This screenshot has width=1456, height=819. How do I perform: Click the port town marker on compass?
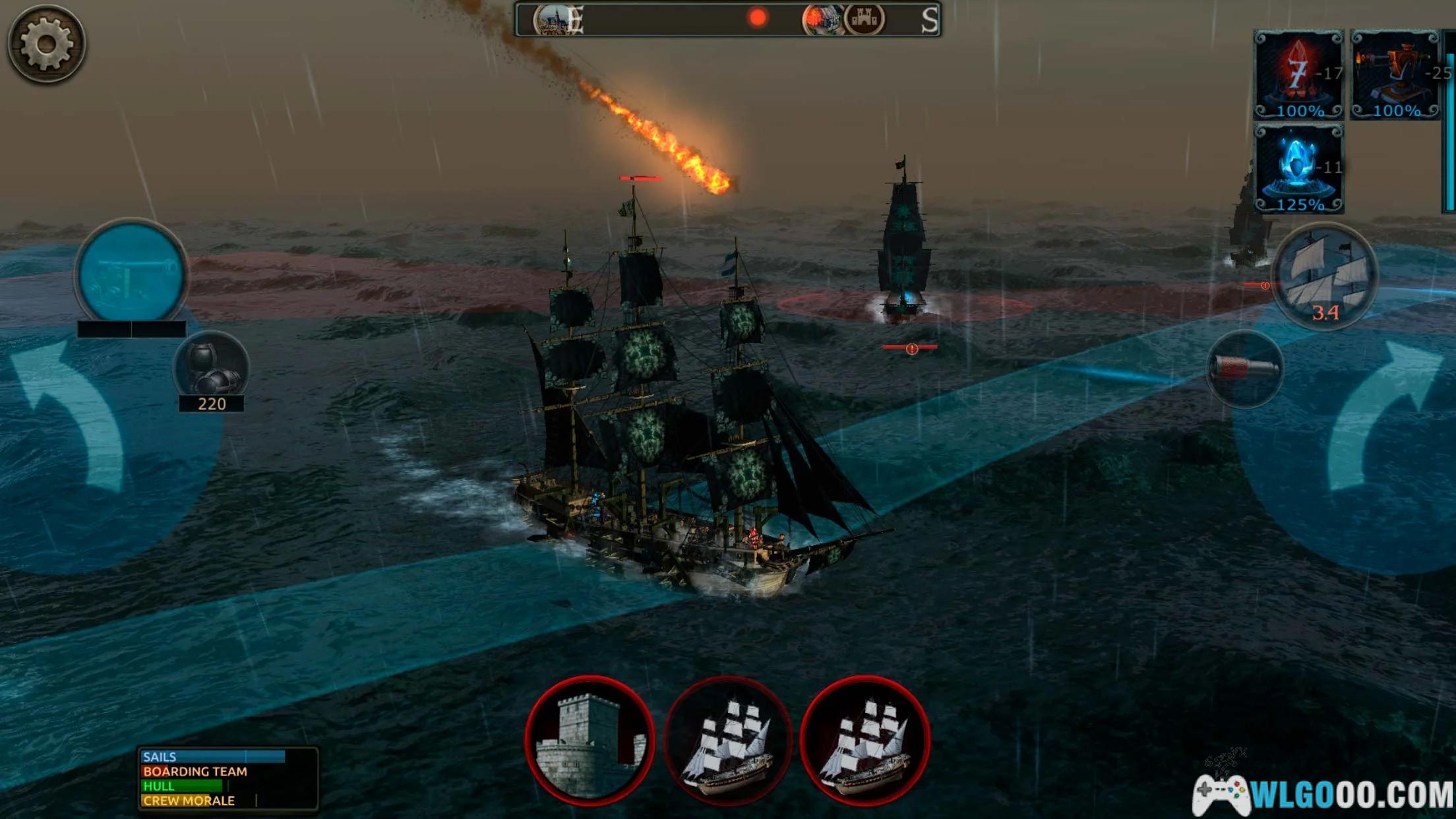coord(553,20)
